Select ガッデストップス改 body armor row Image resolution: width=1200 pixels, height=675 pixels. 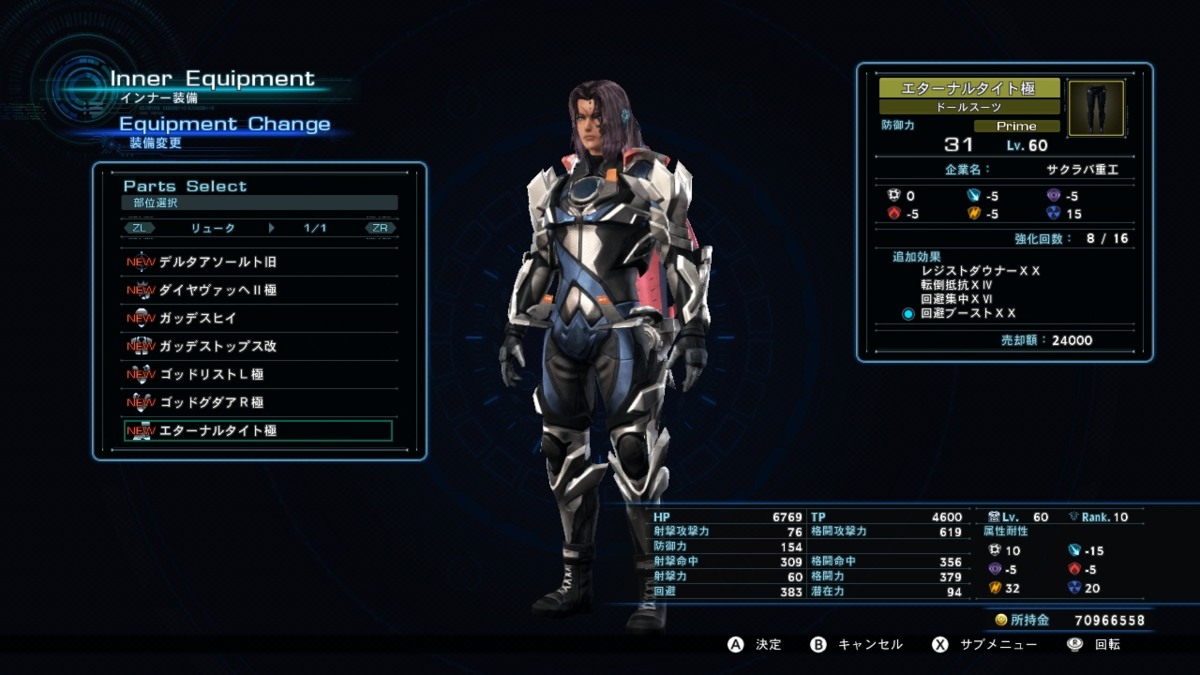pyautogui.click(x=258, y=346)
